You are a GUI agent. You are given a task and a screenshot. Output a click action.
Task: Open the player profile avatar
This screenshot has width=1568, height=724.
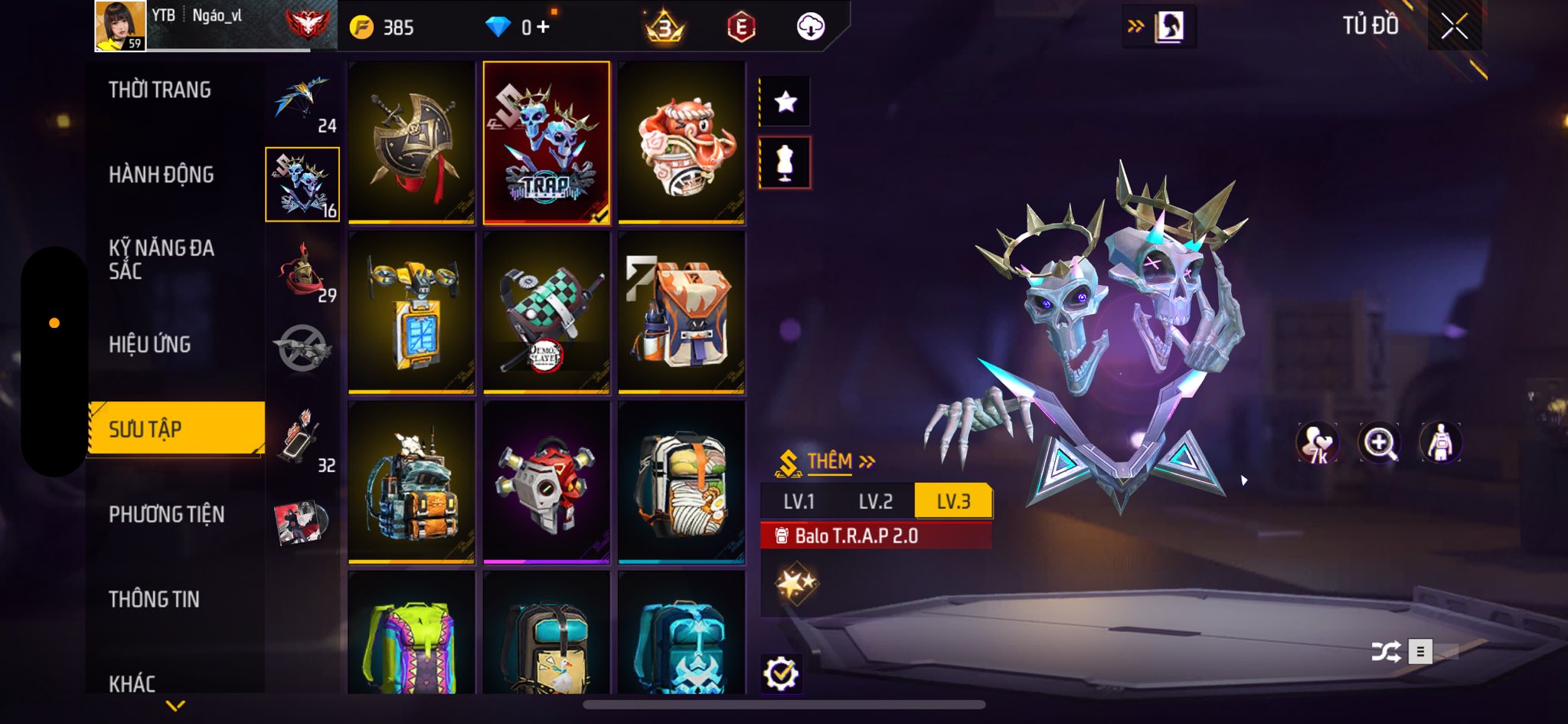coord(120,26)
